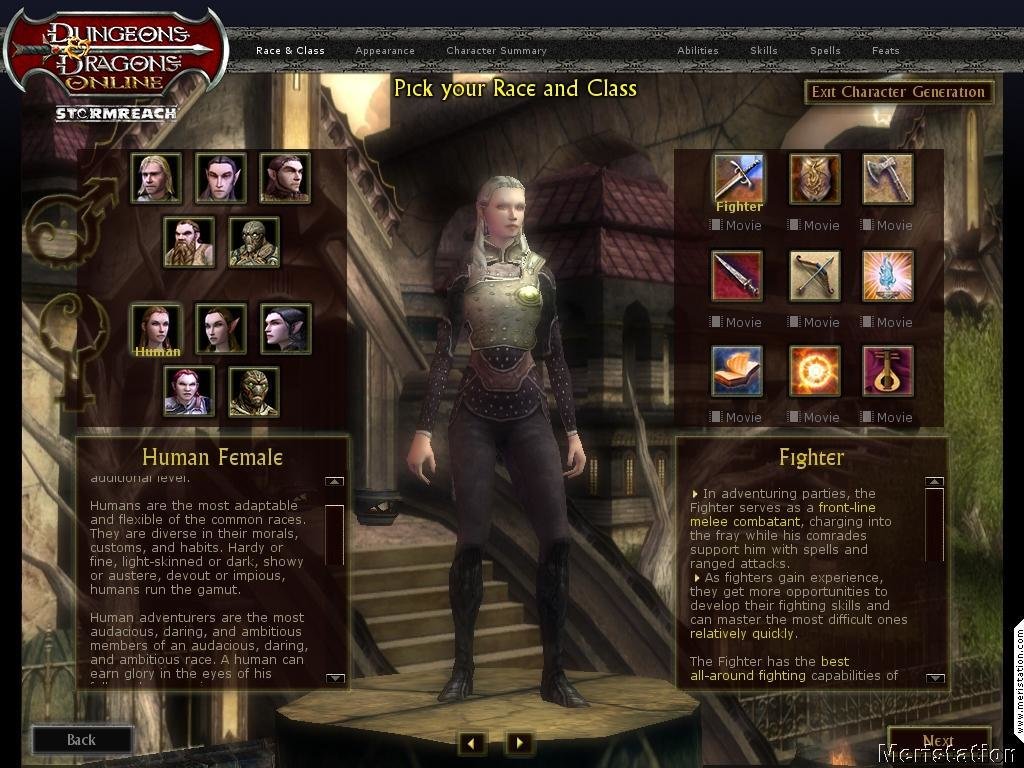Choose the battle axe class icon

pyautogui.click(x=887, y=178)
